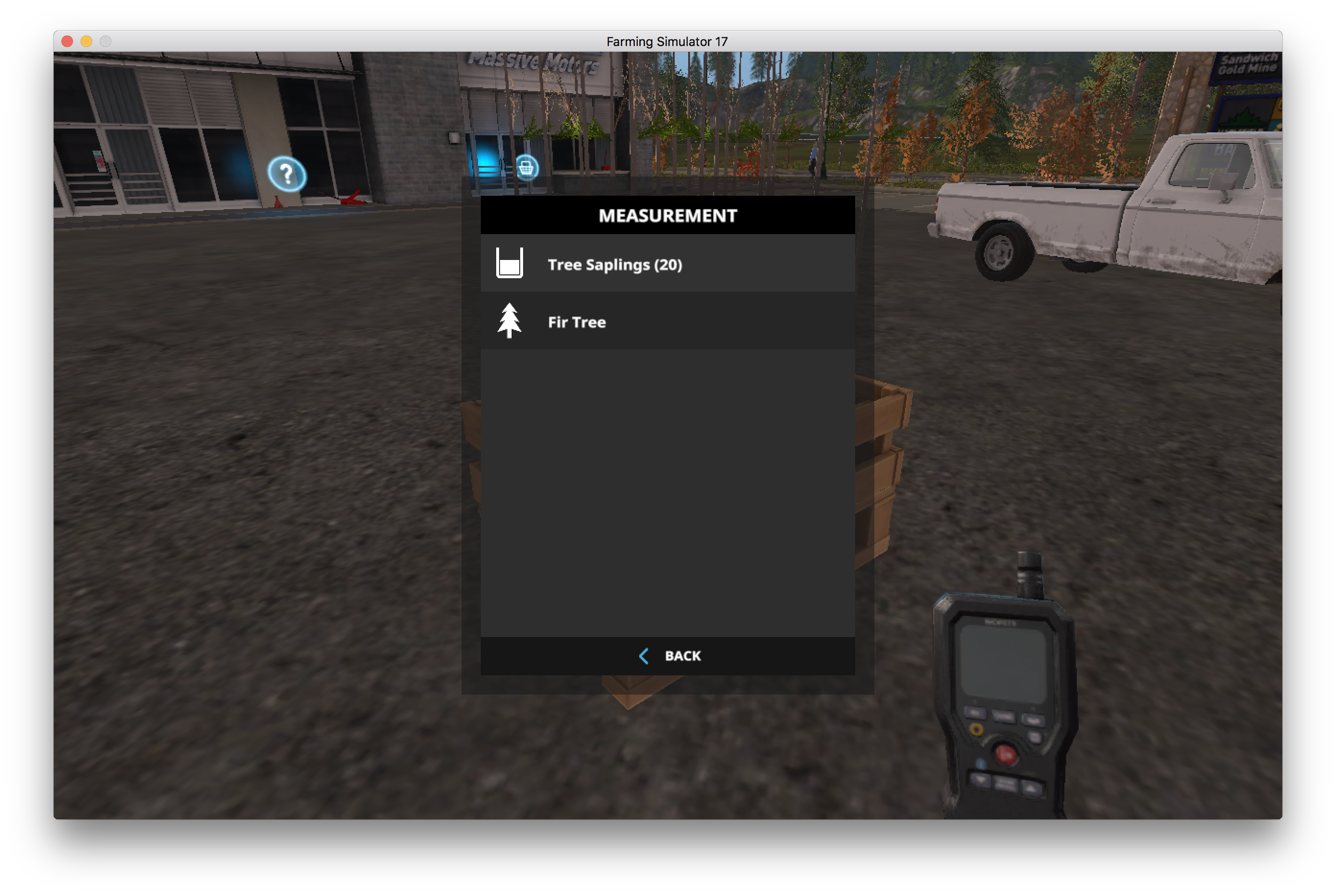Screen dimensions: 1336x896
Task: Click the Farming Simulator 17 title bar text
Action: coord(667,41)
